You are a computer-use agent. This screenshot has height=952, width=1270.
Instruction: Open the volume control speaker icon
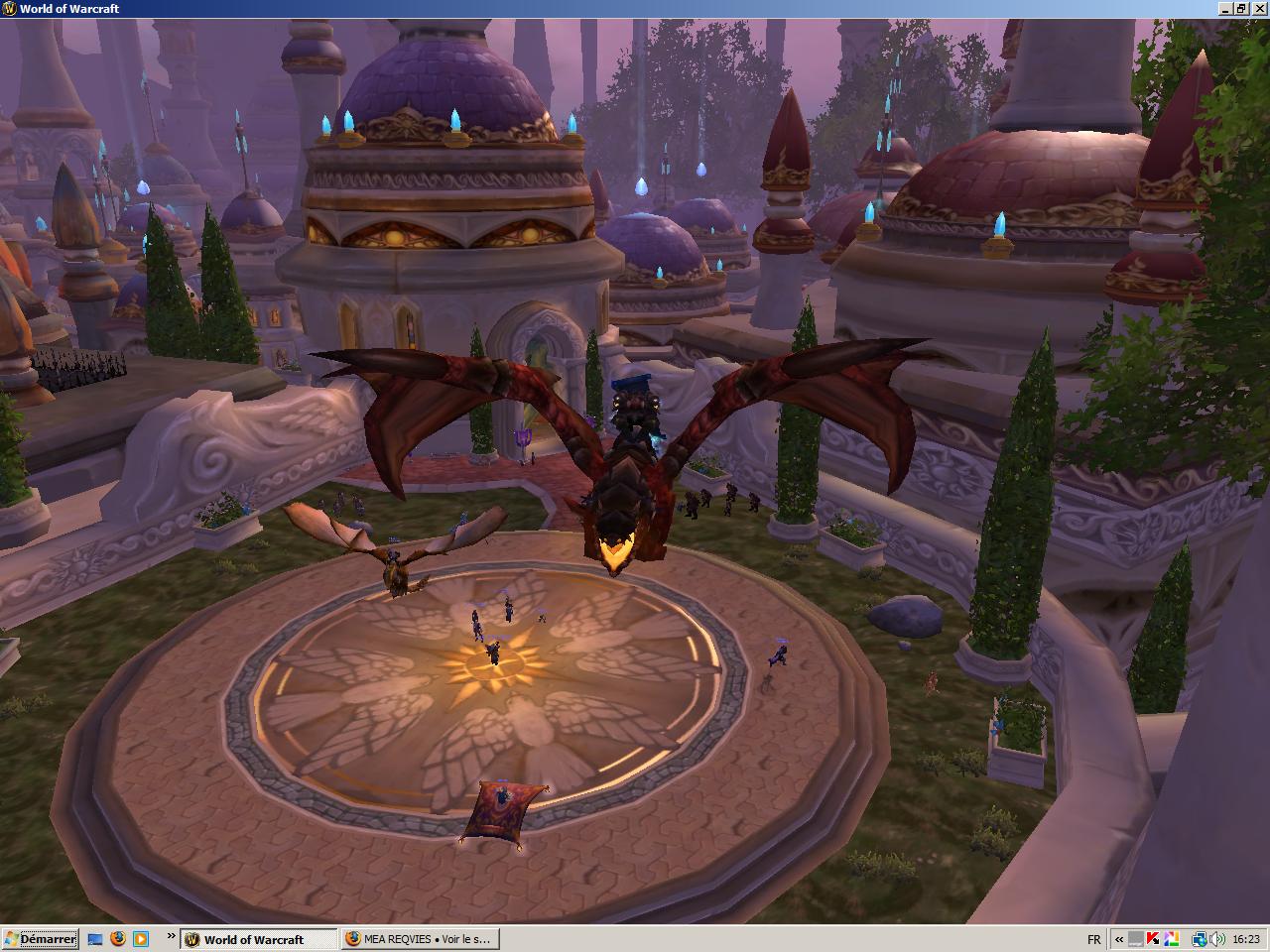click(1217, 939)
